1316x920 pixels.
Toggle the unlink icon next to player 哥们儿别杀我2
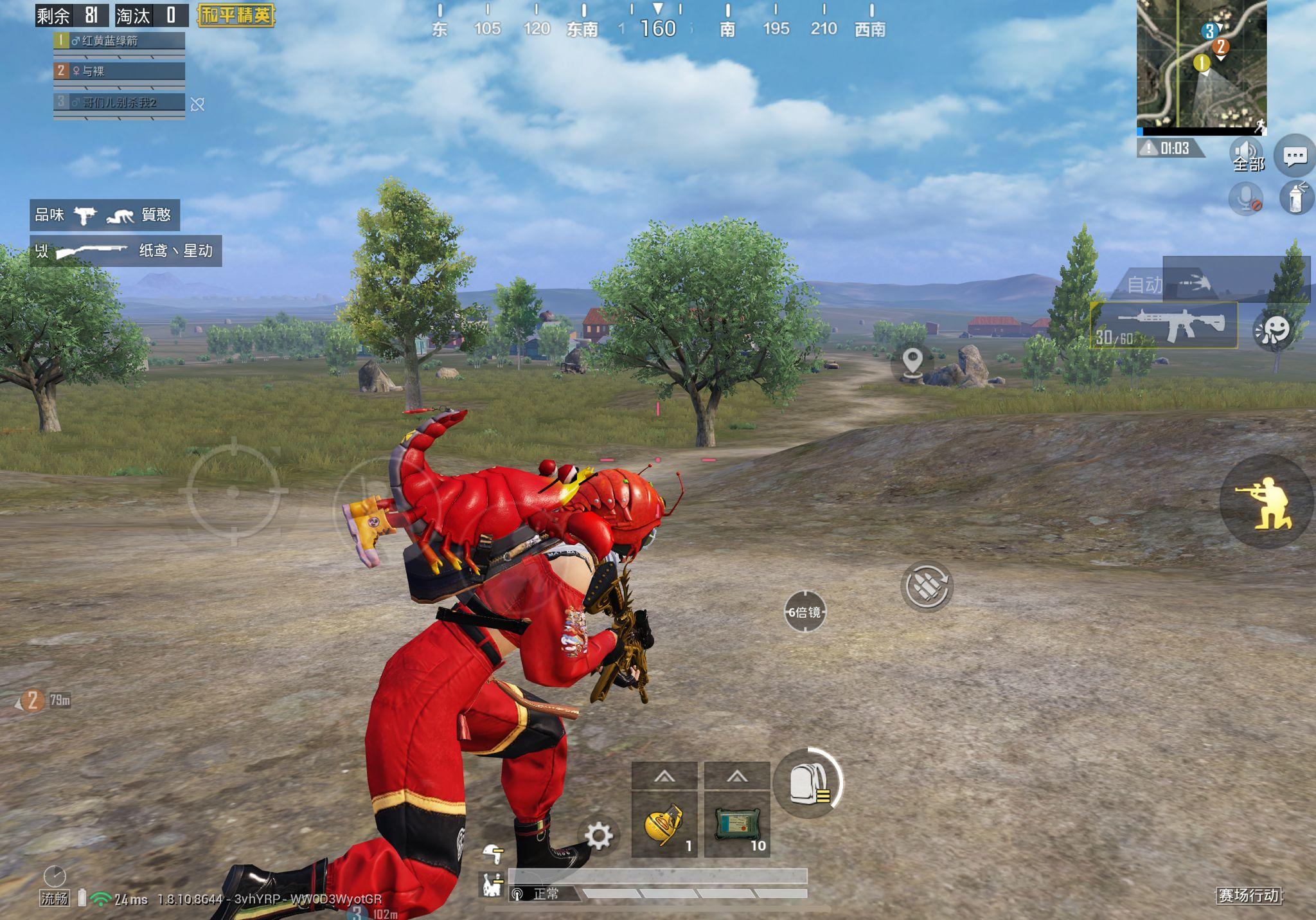pos(198,104)
